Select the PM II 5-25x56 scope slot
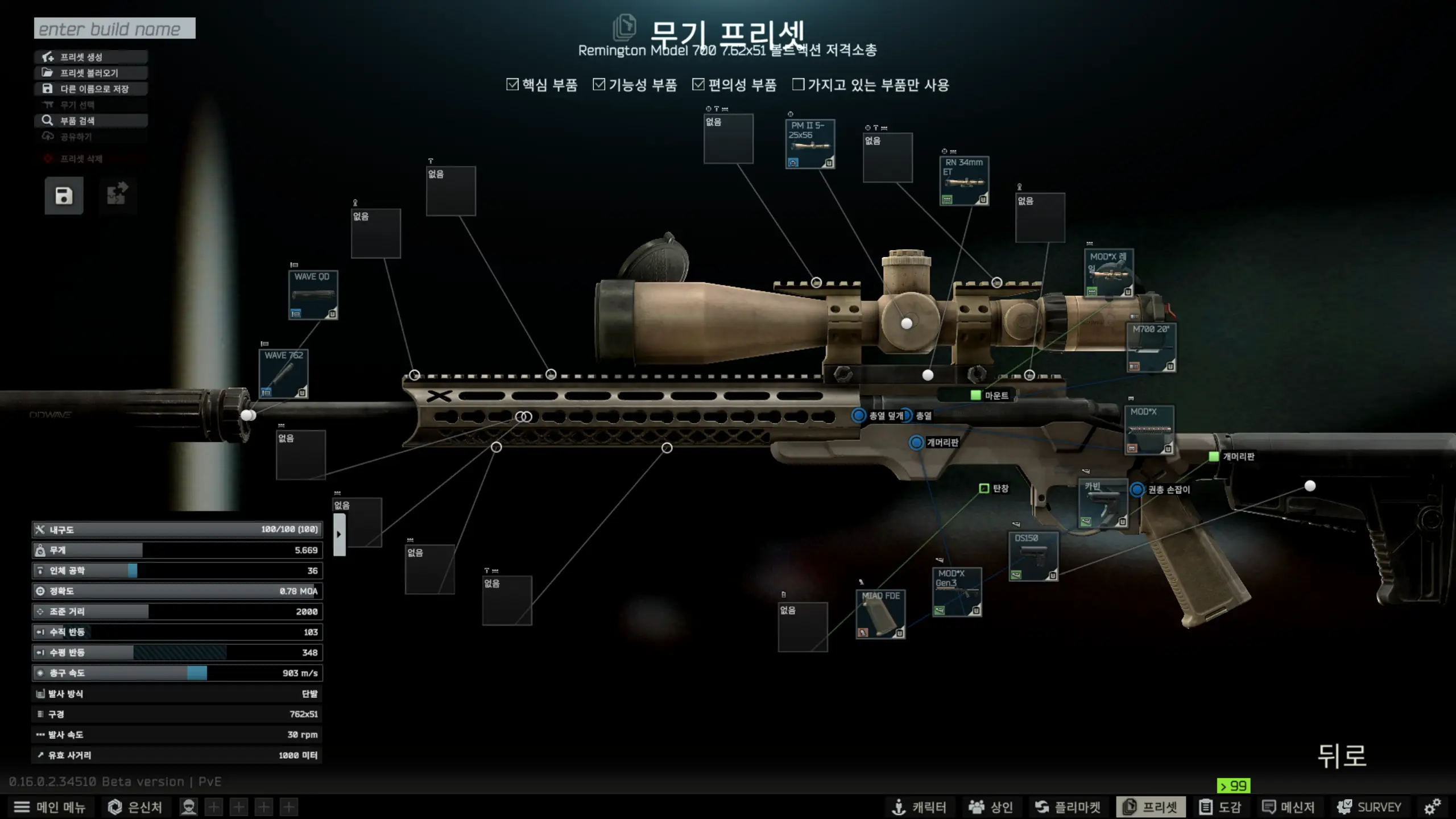Image resolution: width=1456 pixels, height=819 pixels. 810,144
